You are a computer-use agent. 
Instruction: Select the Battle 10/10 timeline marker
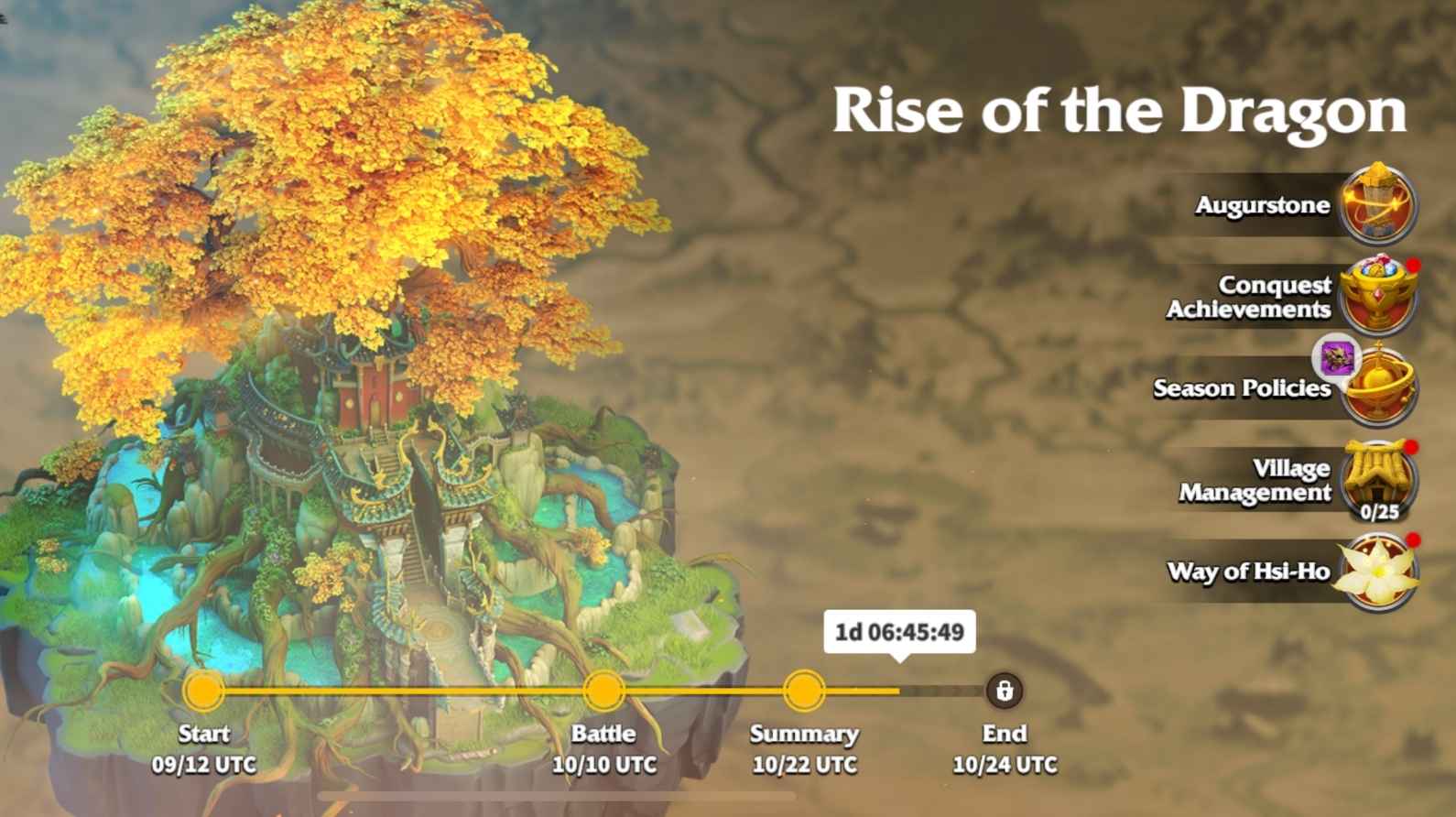click(604, 692)
